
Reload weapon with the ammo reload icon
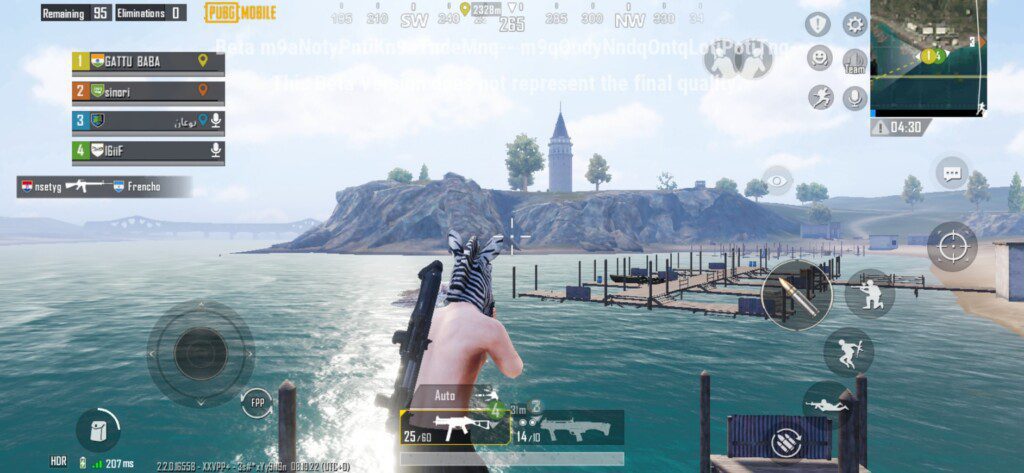783,440
